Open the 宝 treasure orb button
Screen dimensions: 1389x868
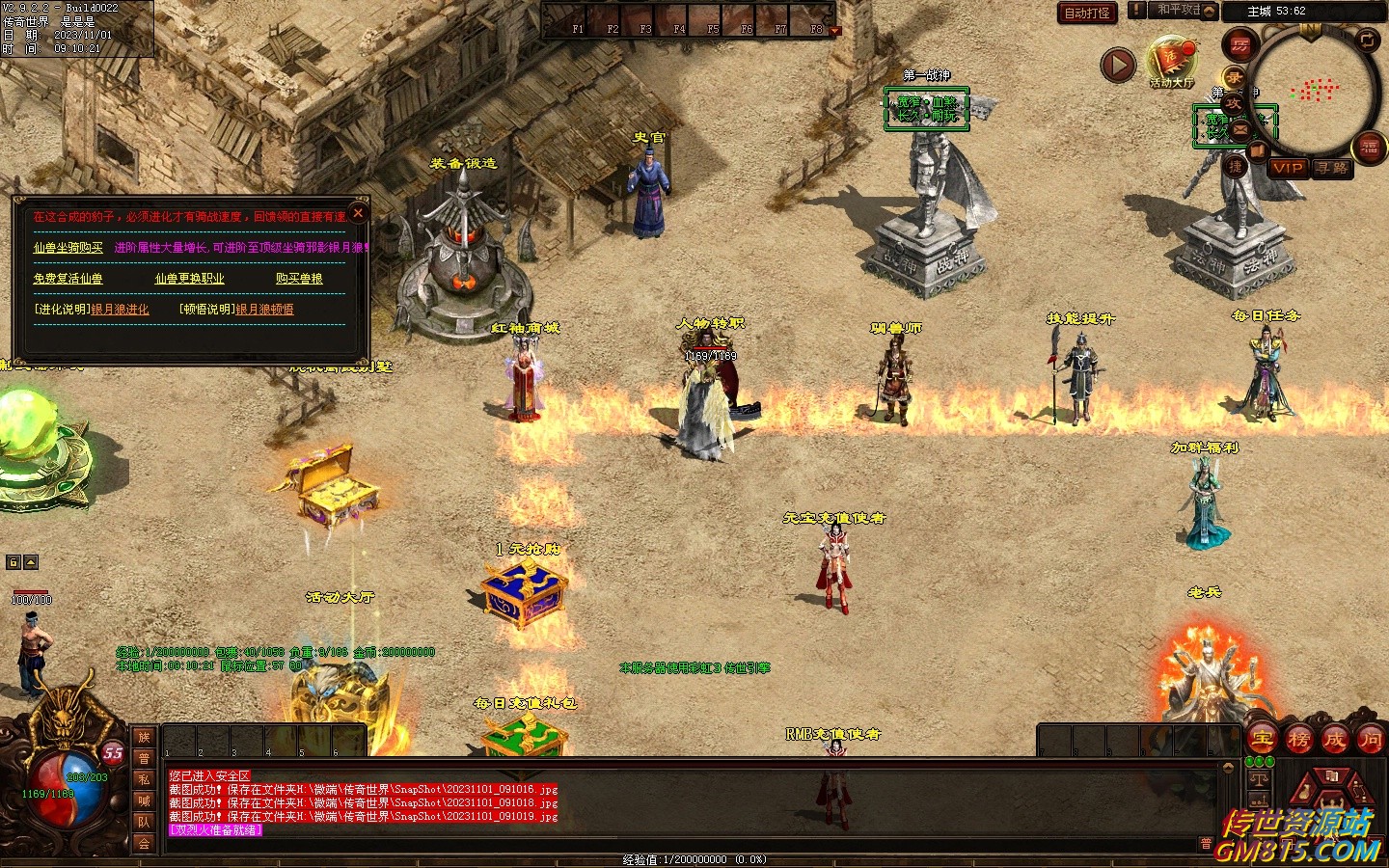[1262, 740]
